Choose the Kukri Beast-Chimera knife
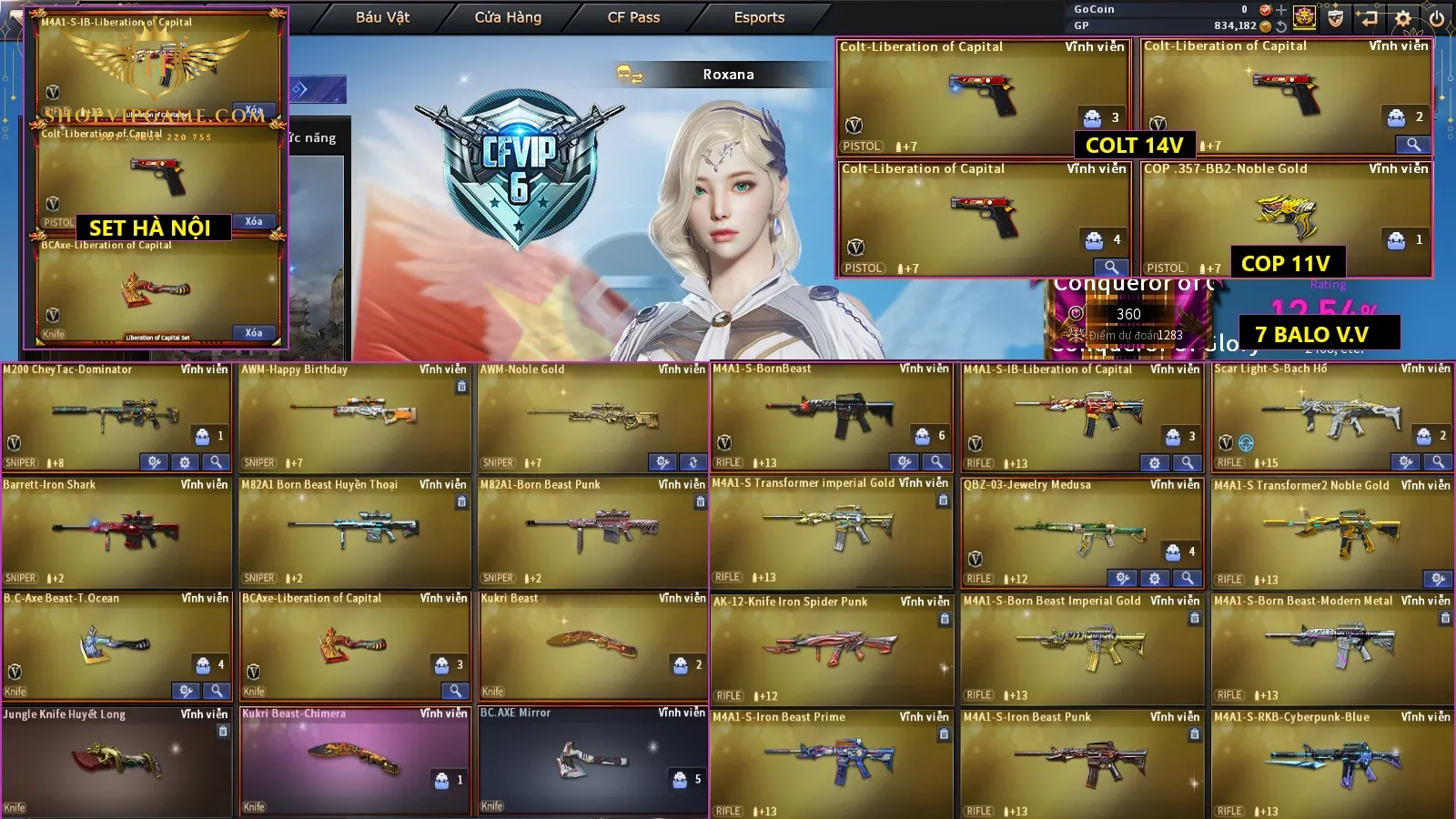This screenshot has width=1456, height=819. point(354,761)
